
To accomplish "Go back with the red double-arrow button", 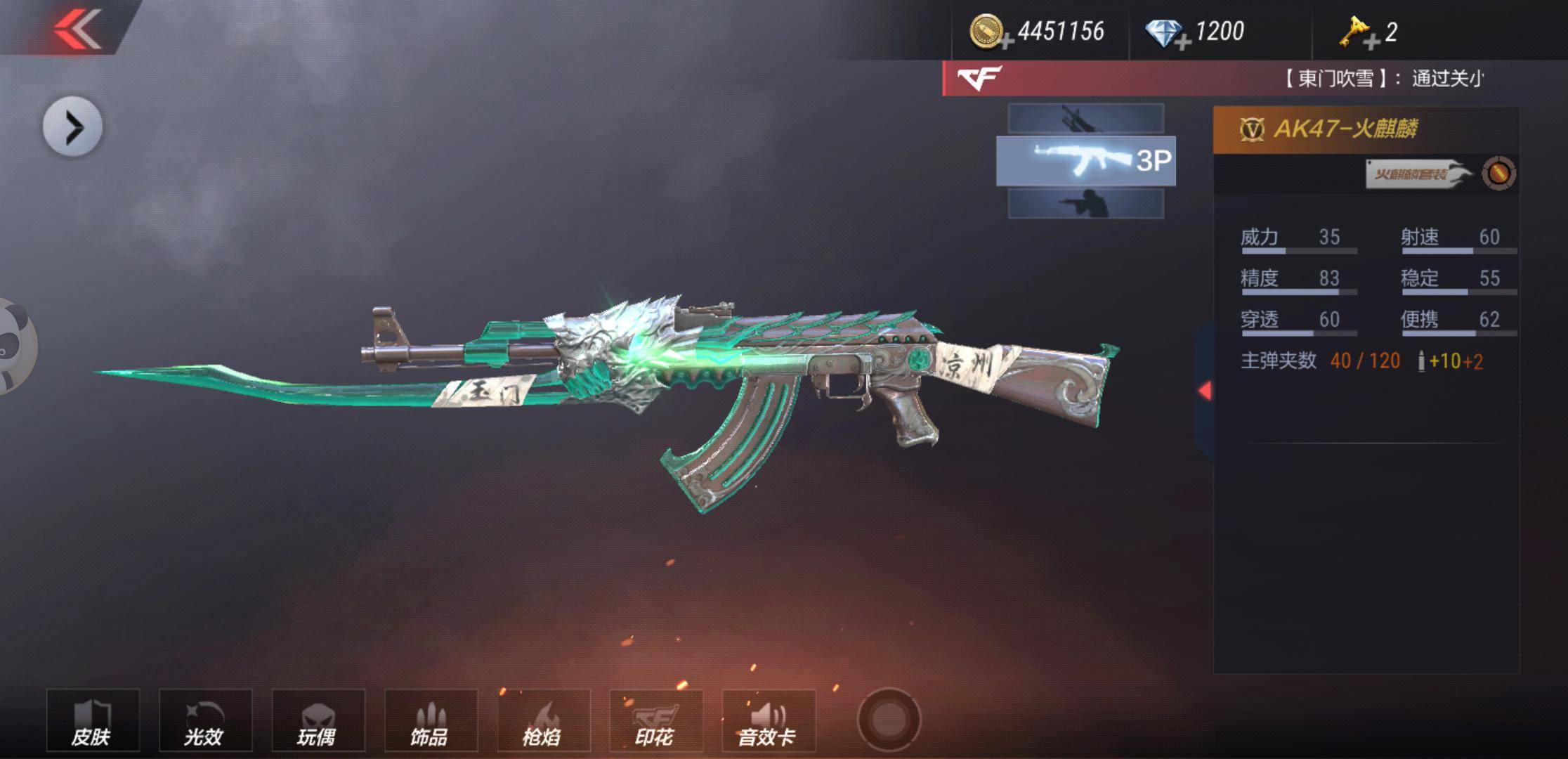I will pos(77,28).
